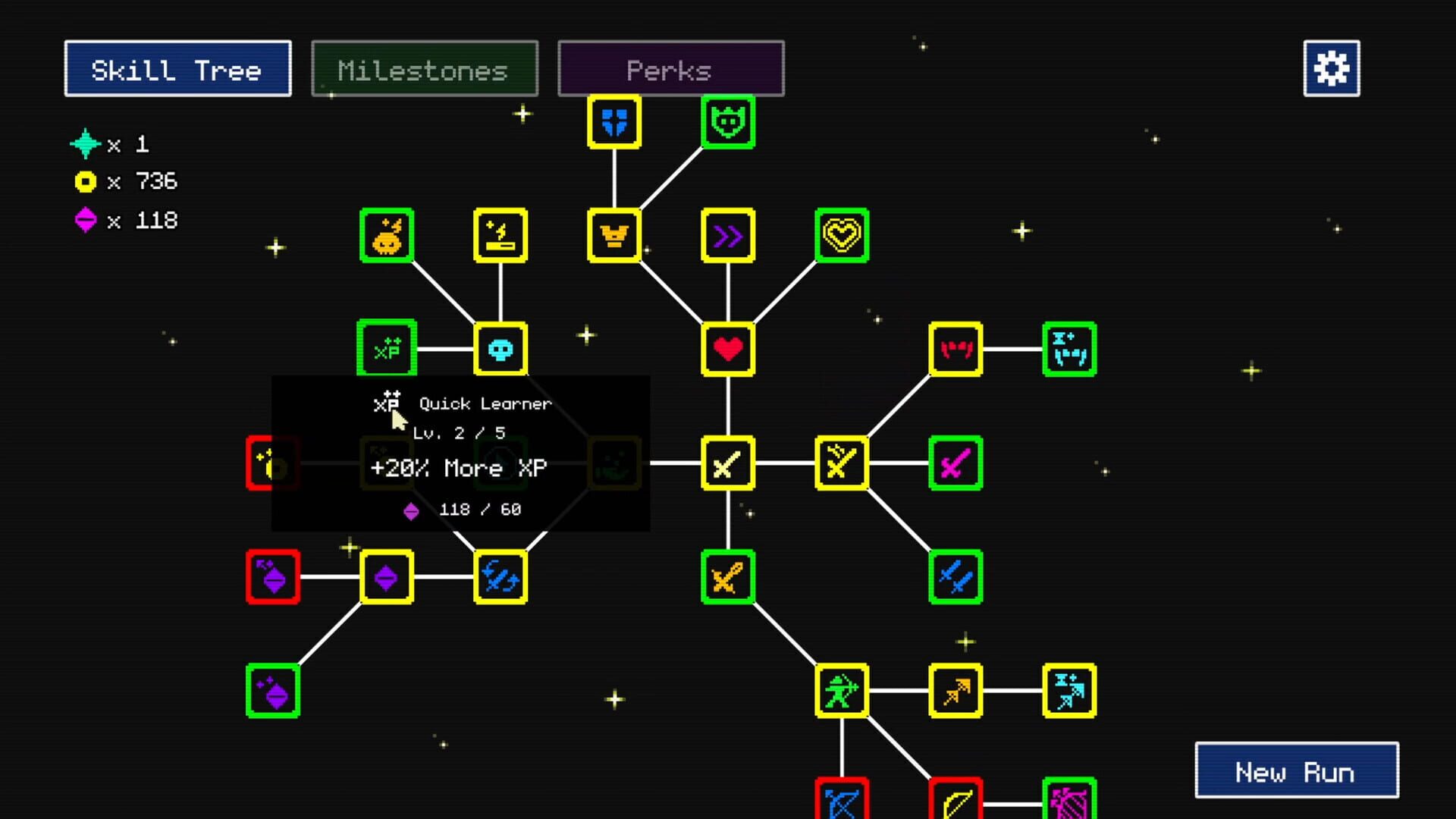Select the Skill Tree tab

point(177,69)
